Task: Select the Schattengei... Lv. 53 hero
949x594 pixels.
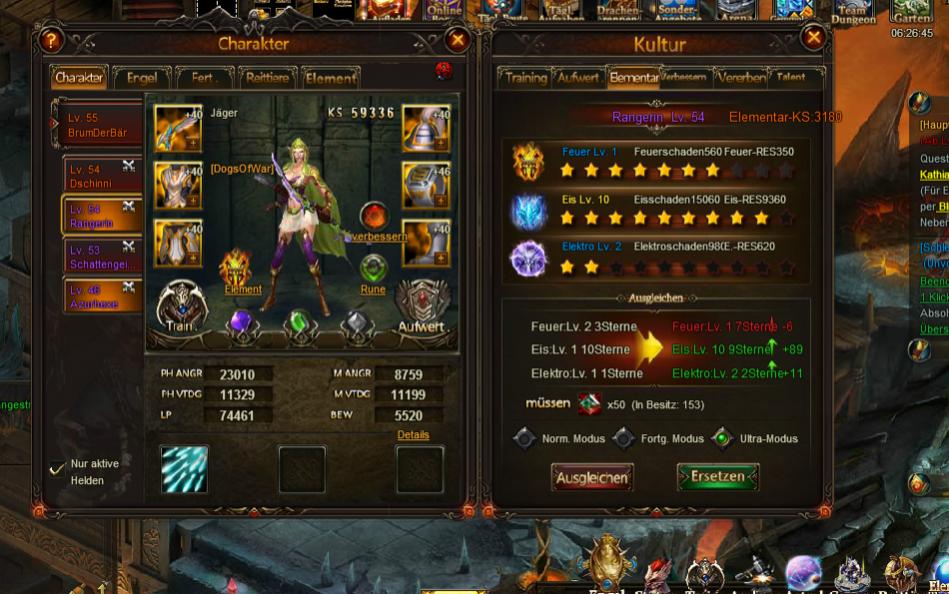Action: [98, 257]
